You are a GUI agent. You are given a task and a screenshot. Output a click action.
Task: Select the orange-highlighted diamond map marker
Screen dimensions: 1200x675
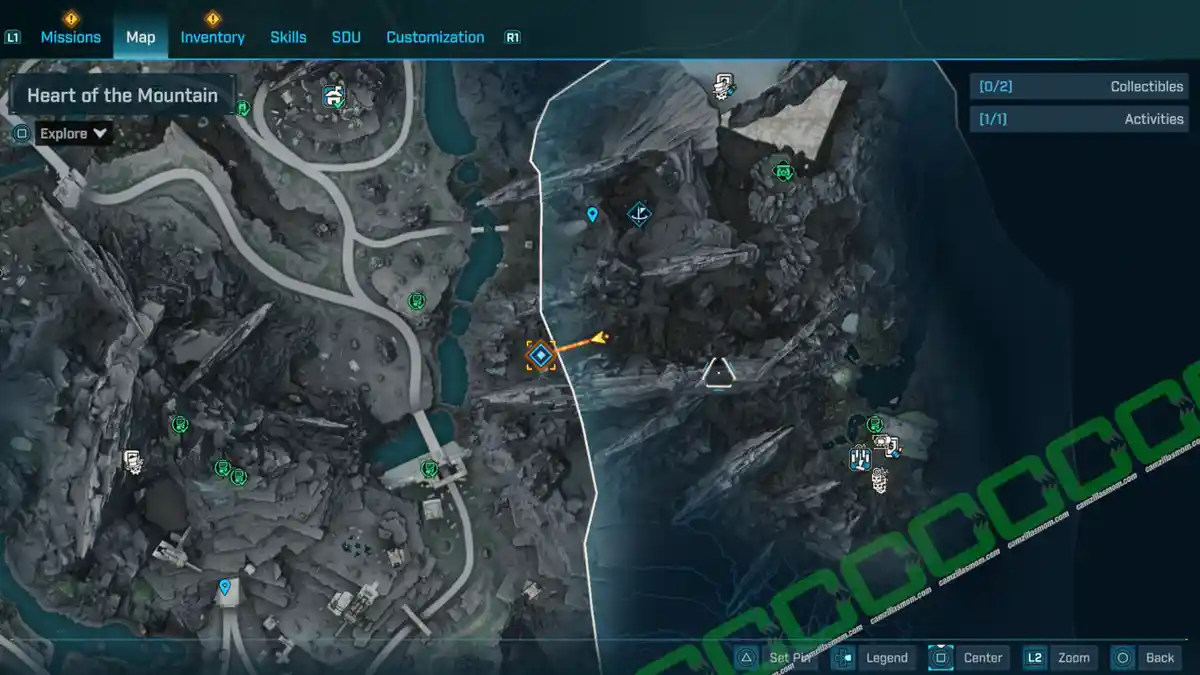541,355
